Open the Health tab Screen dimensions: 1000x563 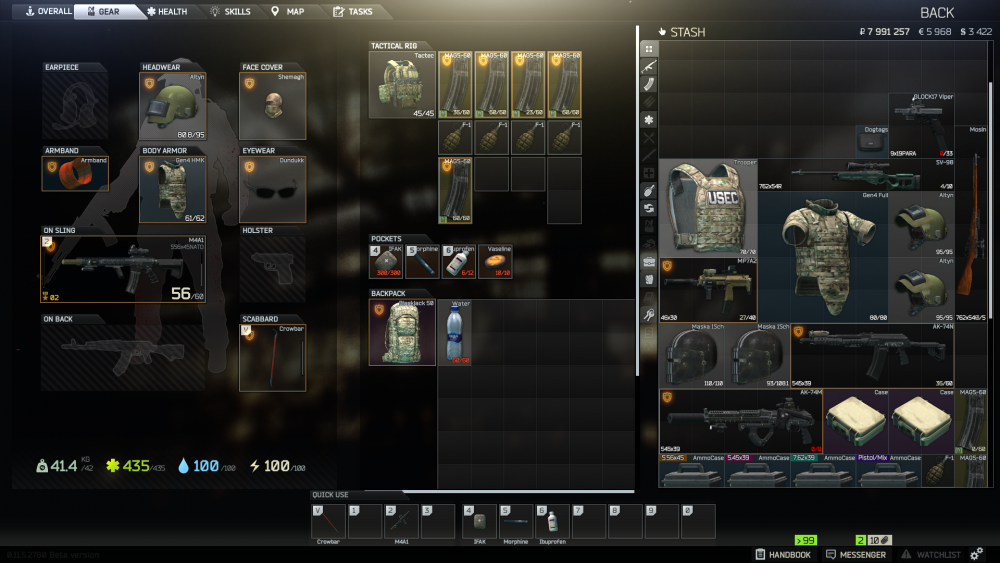pos(167,11)
